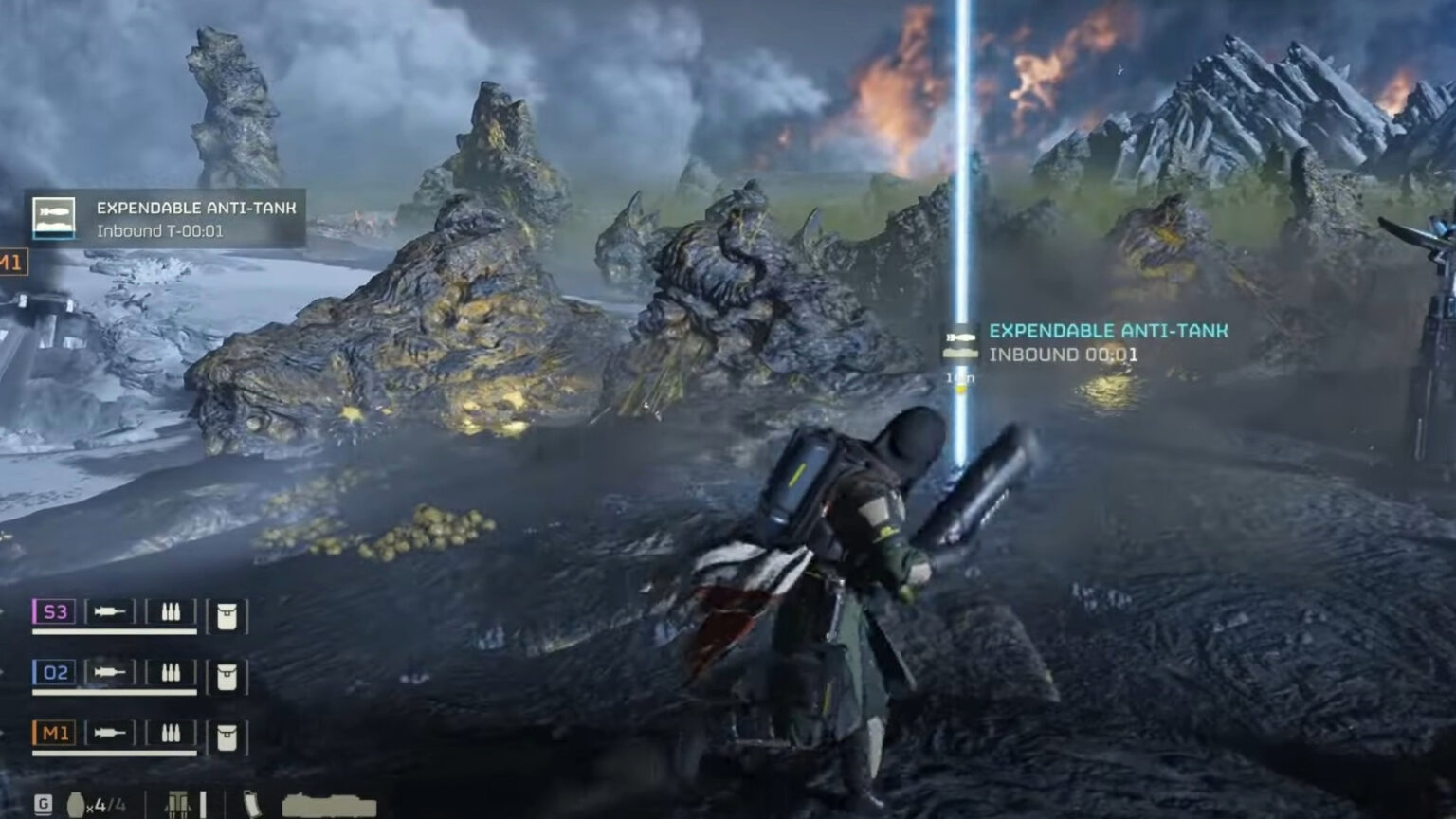Click M1's health bar
1456x819 pixels.
click(x=115, y=751)
